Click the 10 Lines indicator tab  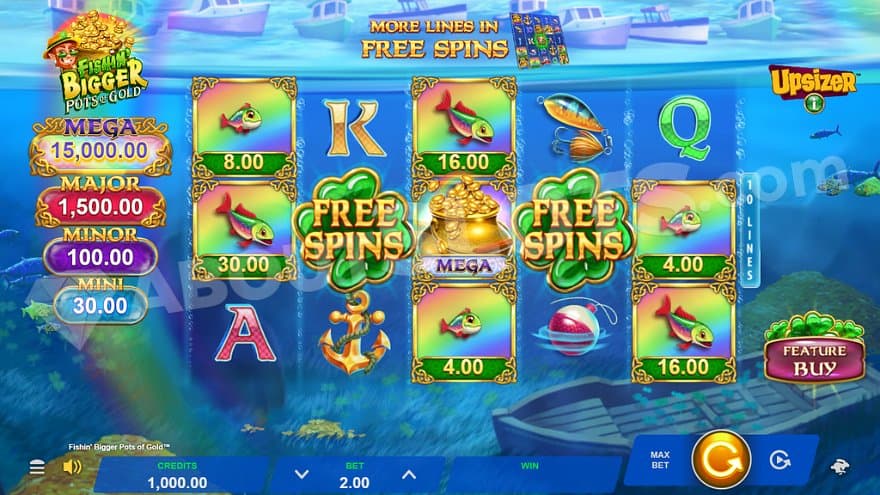point(750,230)
